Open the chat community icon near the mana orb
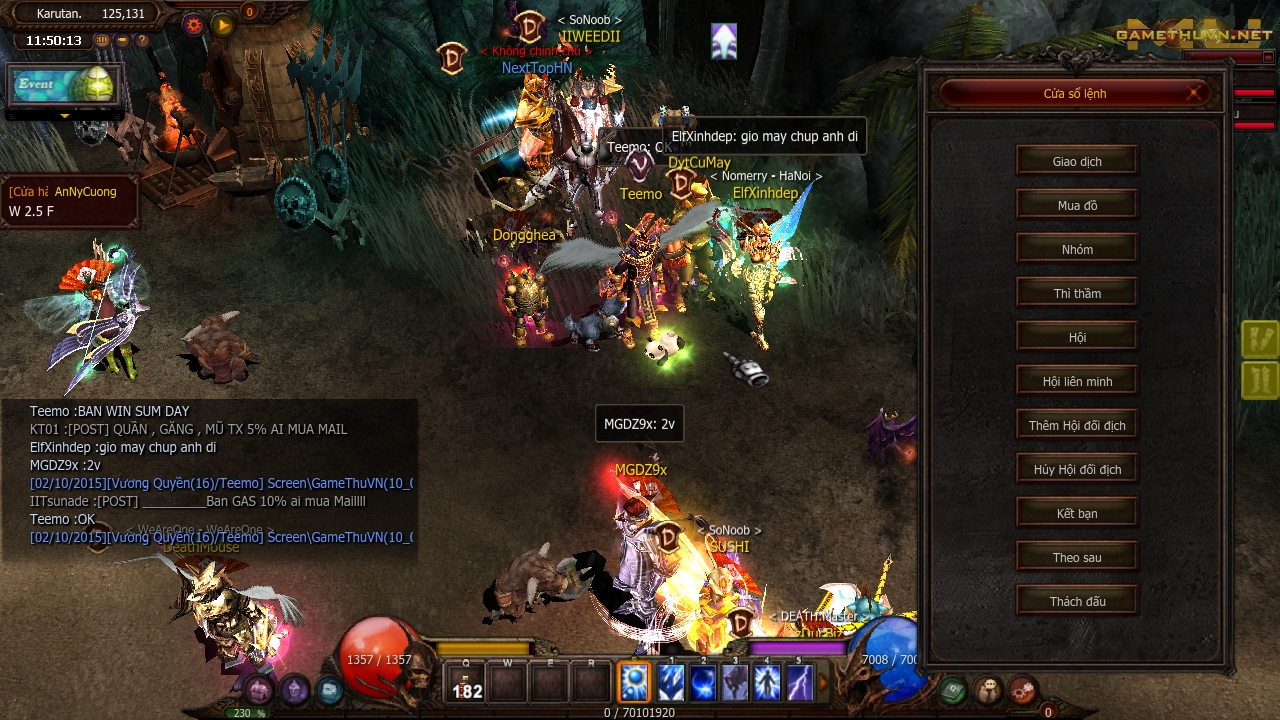1280x720 pixels. point(989,689)
